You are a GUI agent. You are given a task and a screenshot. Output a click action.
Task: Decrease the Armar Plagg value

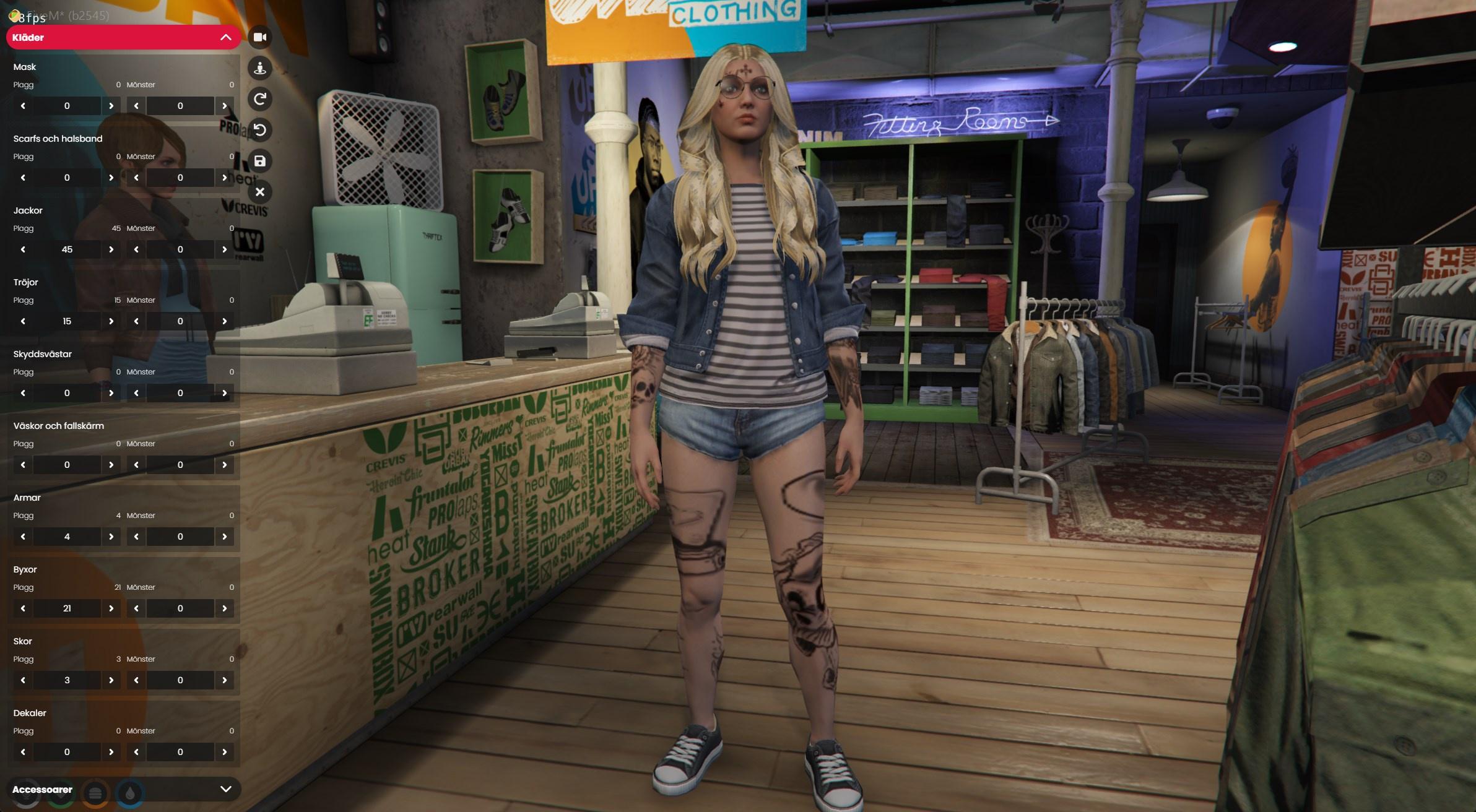coord(23,537)
